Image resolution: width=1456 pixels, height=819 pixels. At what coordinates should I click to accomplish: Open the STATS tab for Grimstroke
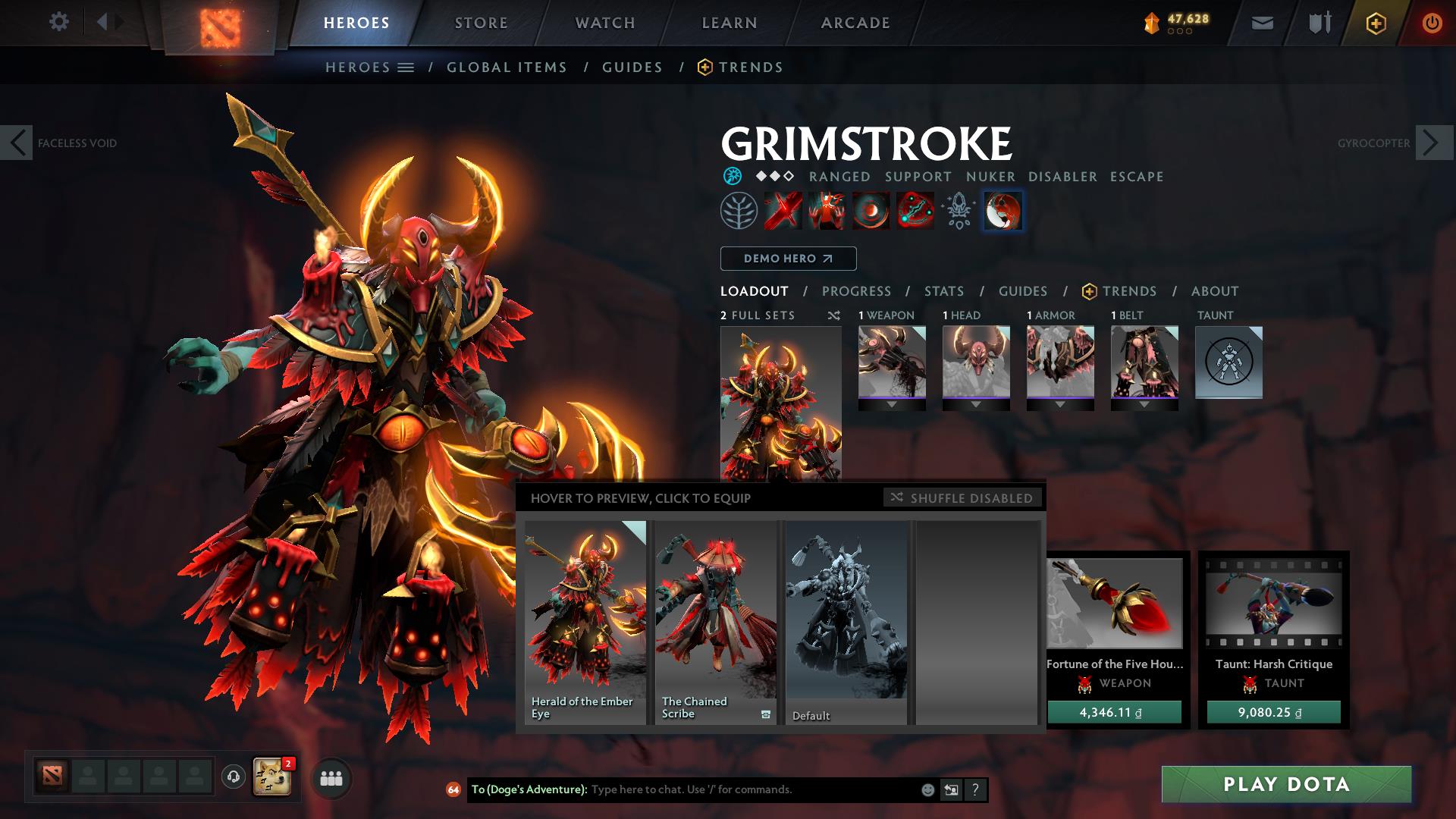click(x=943, y=291)
